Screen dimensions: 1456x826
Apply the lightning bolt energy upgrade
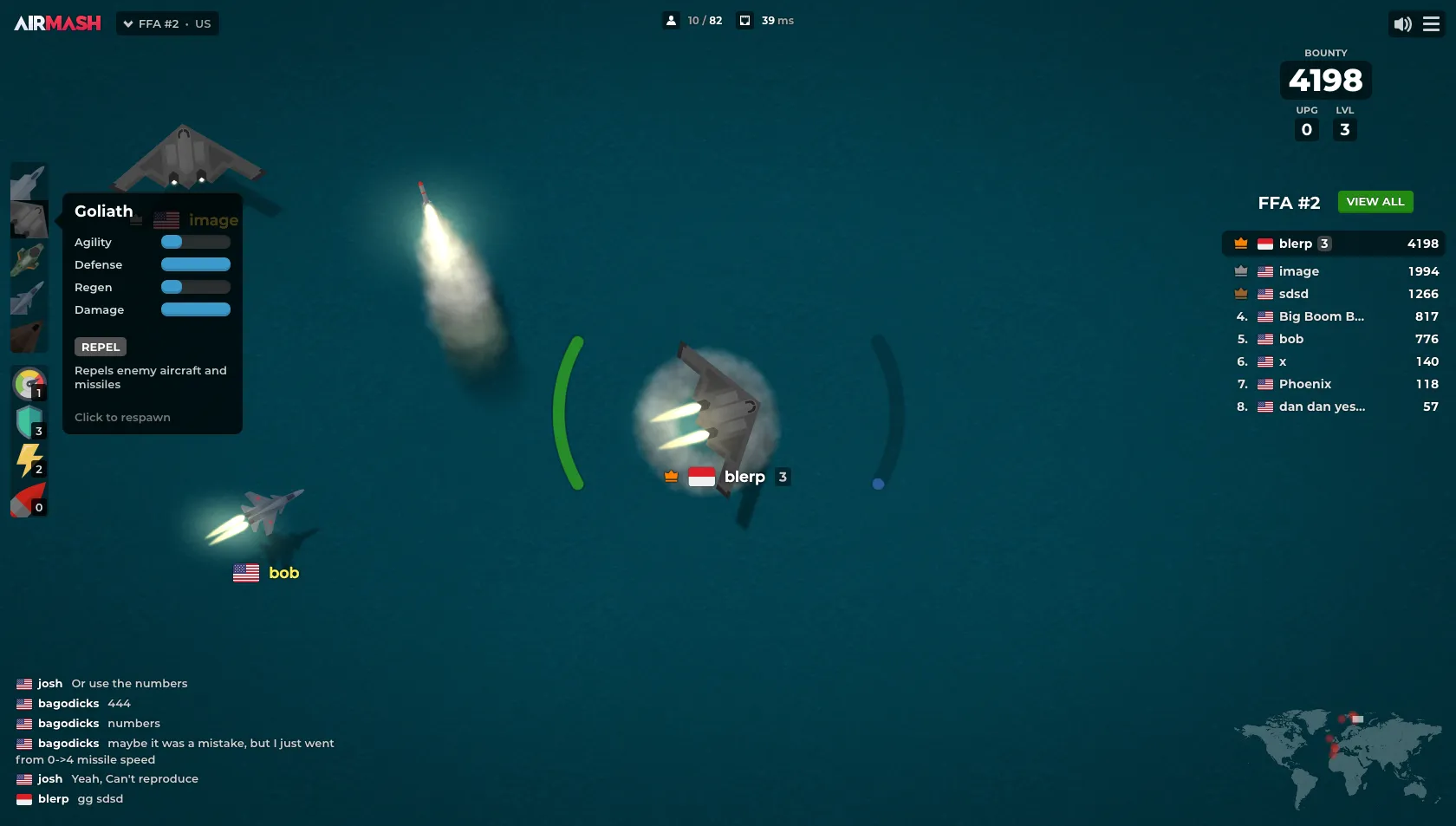coord(29,460)
